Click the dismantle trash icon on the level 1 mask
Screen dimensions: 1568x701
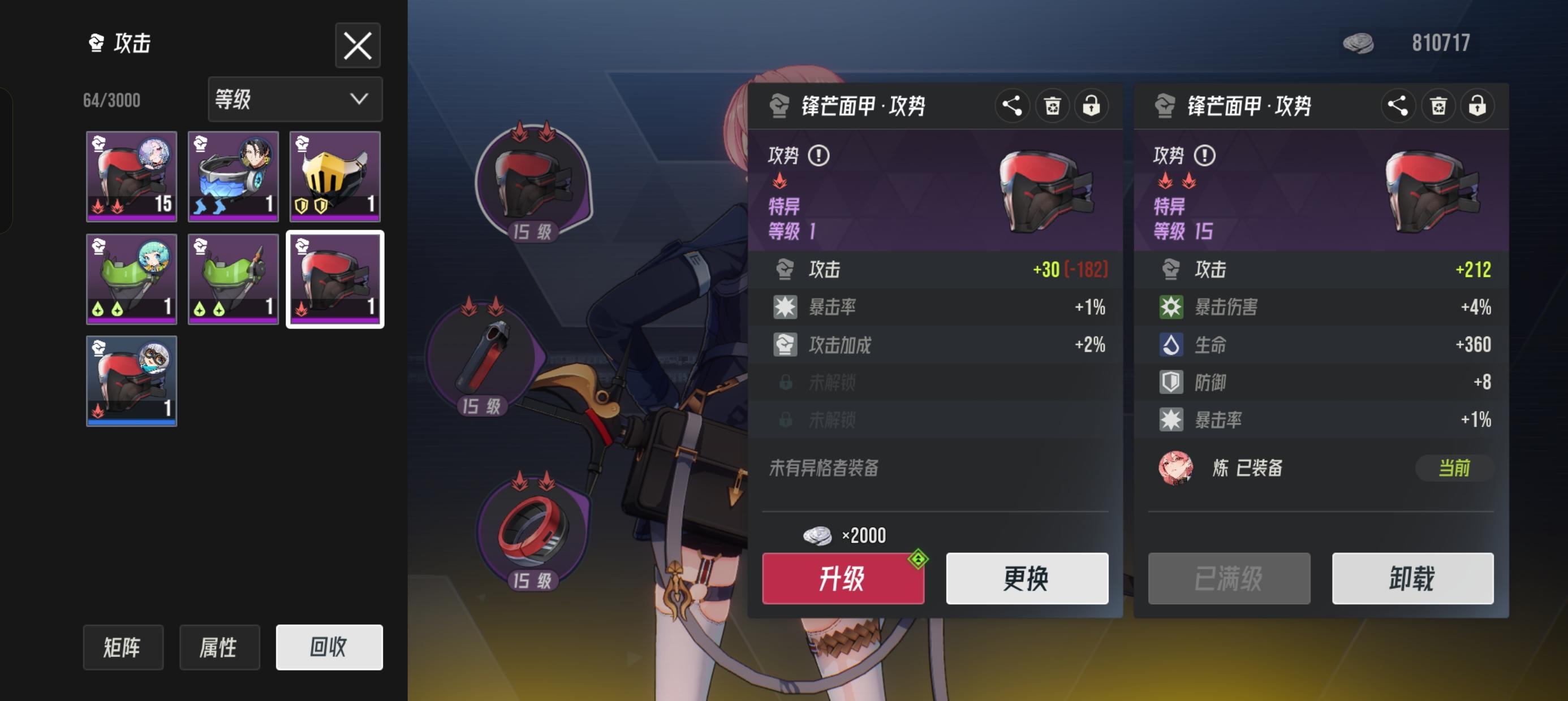(x=1052, y=106)
